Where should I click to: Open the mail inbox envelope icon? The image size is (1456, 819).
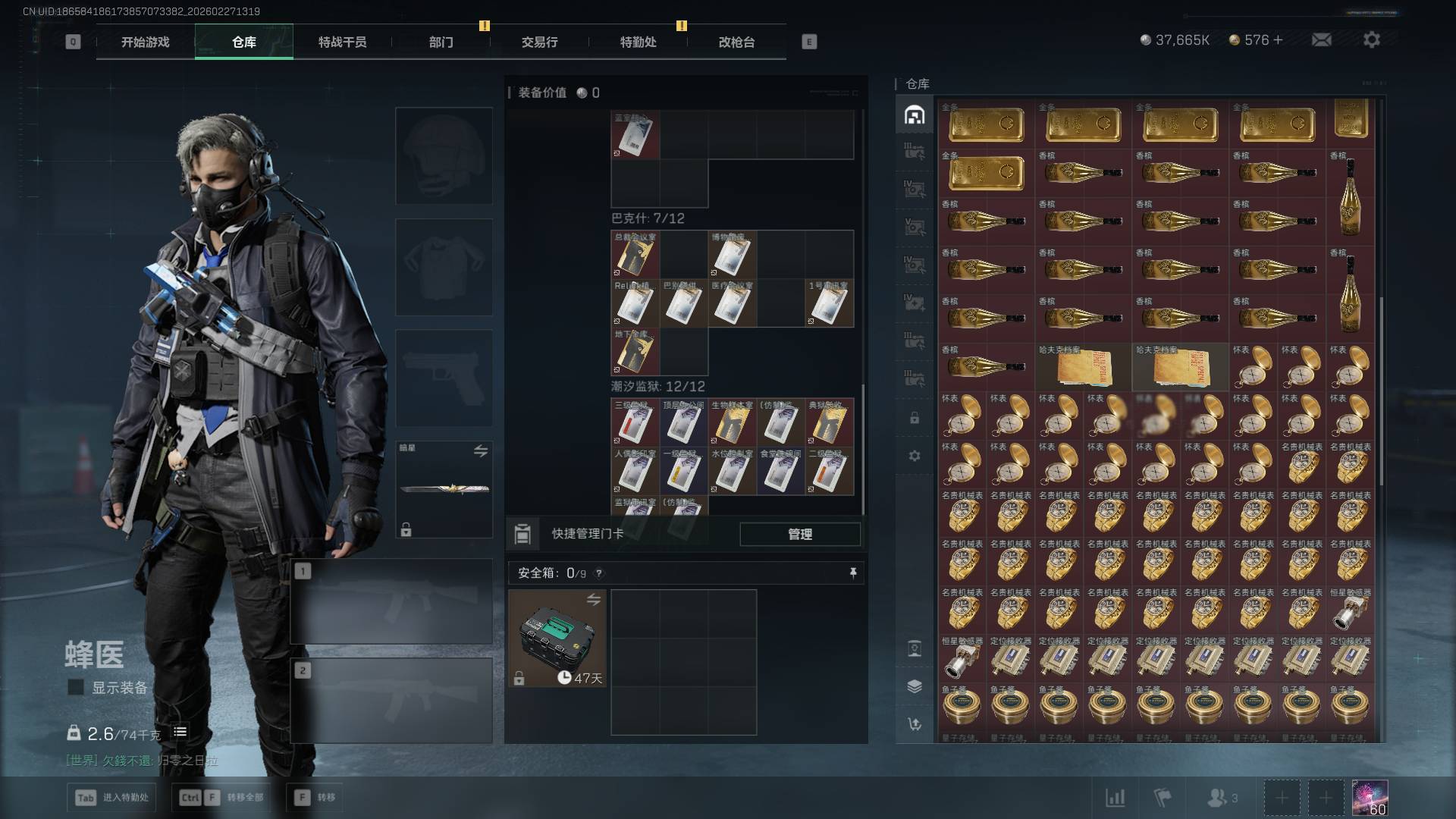click(x=1321, y=39)
